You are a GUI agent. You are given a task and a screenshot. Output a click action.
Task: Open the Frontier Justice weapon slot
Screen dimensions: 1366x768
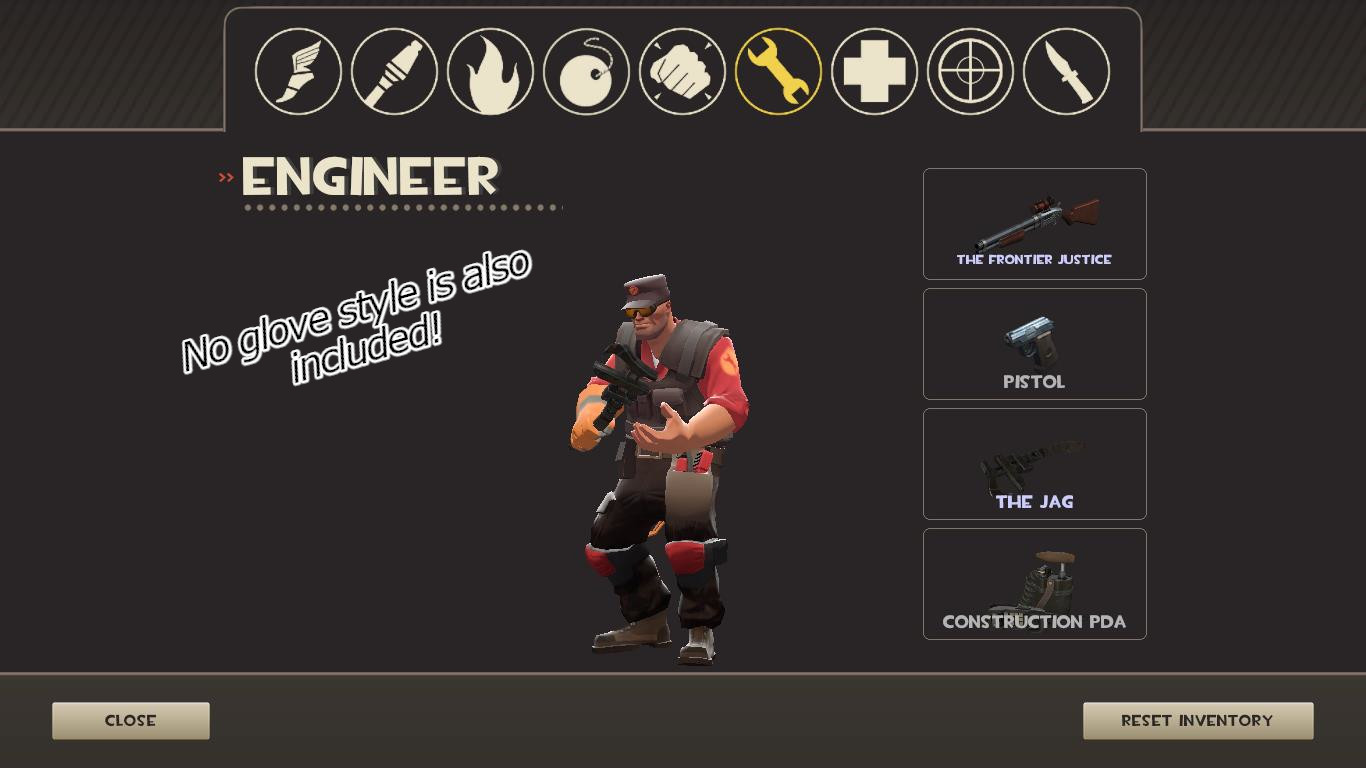click(x=1034, y=224)
